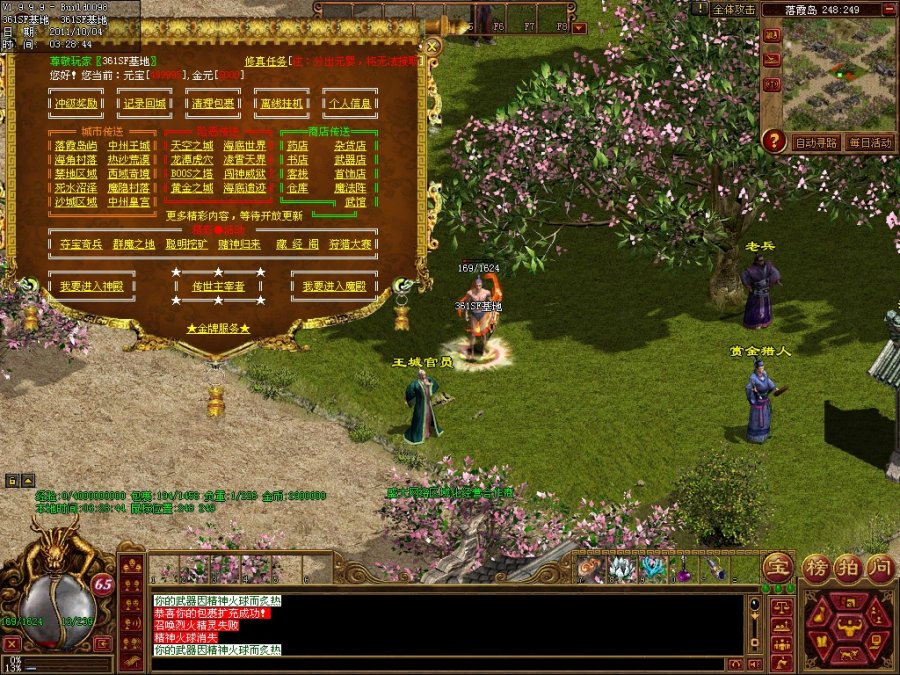Select the 天空之城 teleport link
Image resolution: width=900 pixels, height=675 pixels.
click(192, 146)
